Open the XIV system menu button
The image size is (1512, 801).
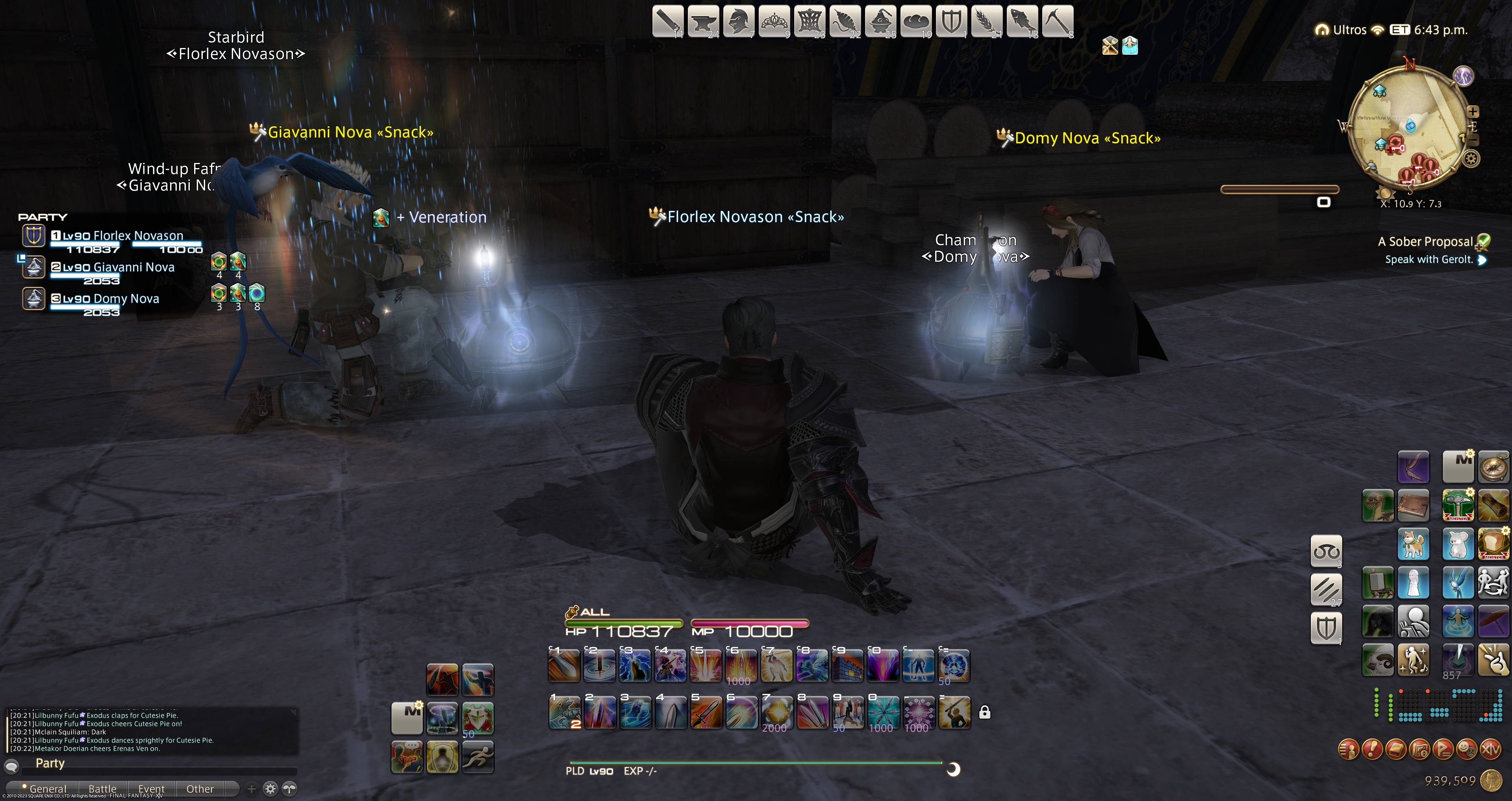coord(1490,749)
